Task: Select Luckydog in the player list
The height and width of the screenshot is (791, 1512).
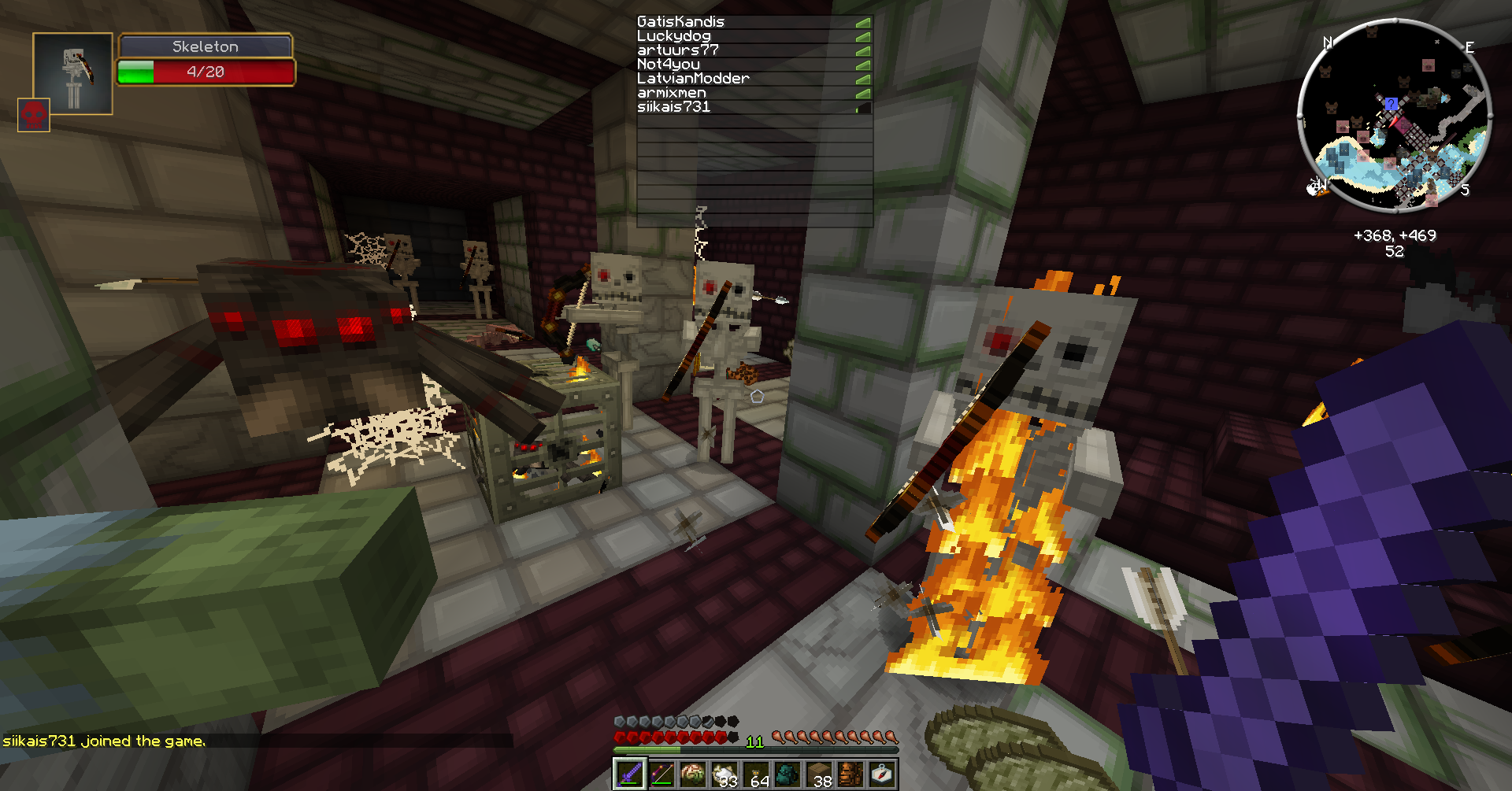Action: (674, 36)
